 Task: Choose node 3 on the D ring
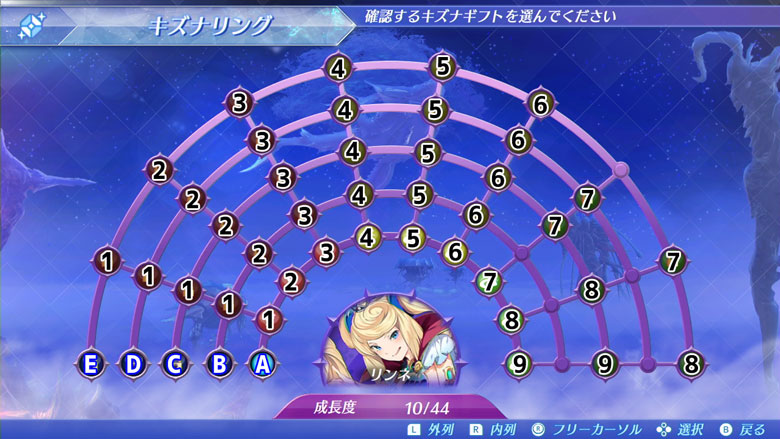click(261, 140)
